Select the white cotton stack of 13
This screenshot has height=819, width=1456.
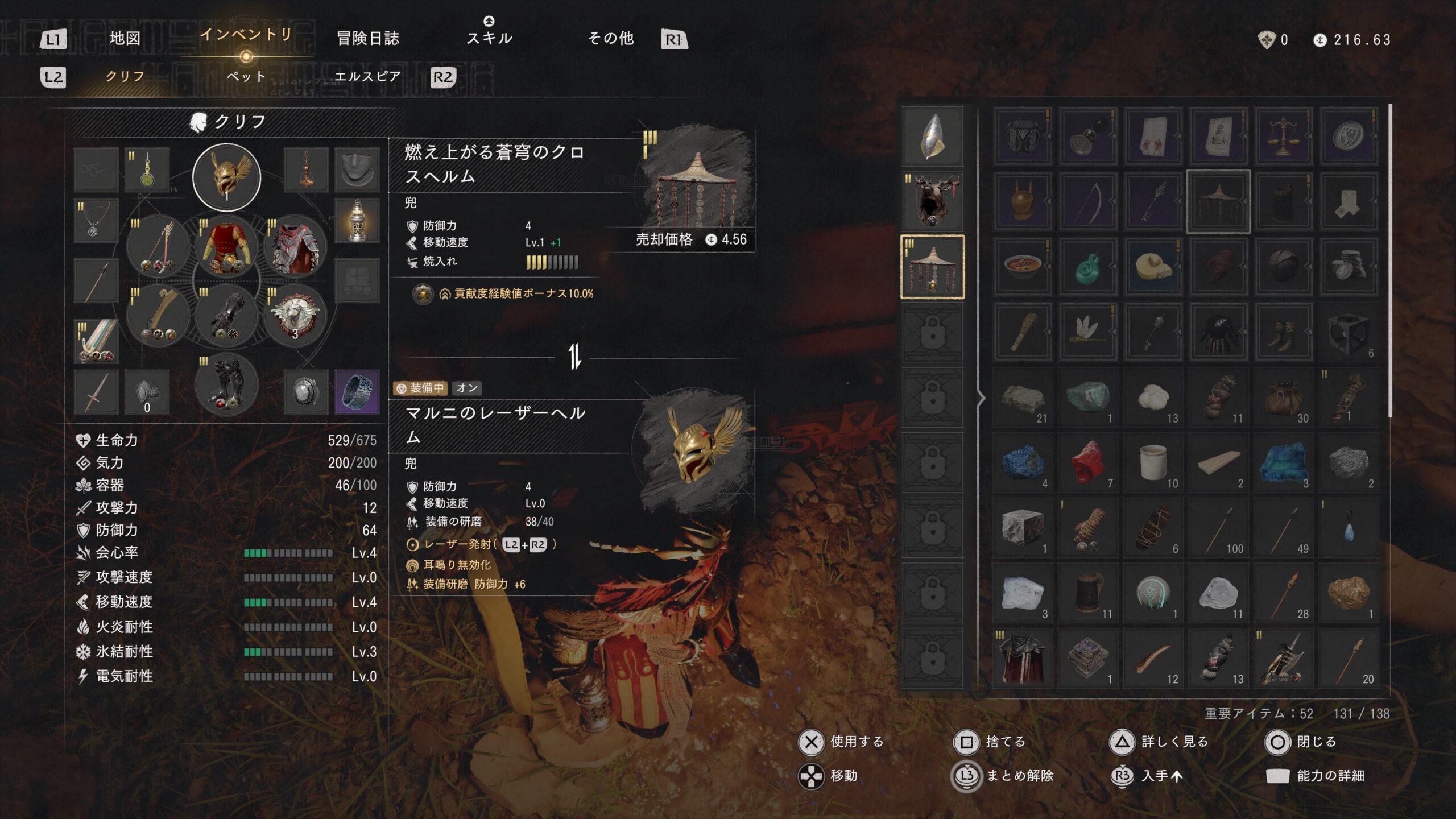1153,397
